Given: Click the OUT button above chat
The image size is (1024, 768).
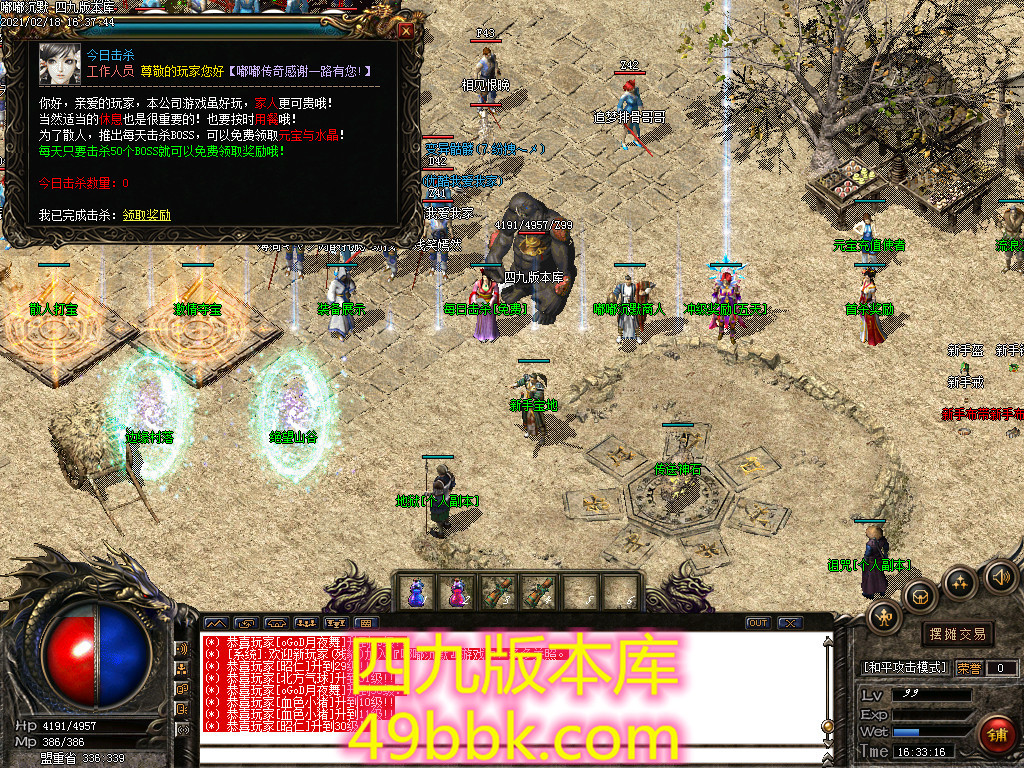Looking at the screenshot, I should [758, 623].
